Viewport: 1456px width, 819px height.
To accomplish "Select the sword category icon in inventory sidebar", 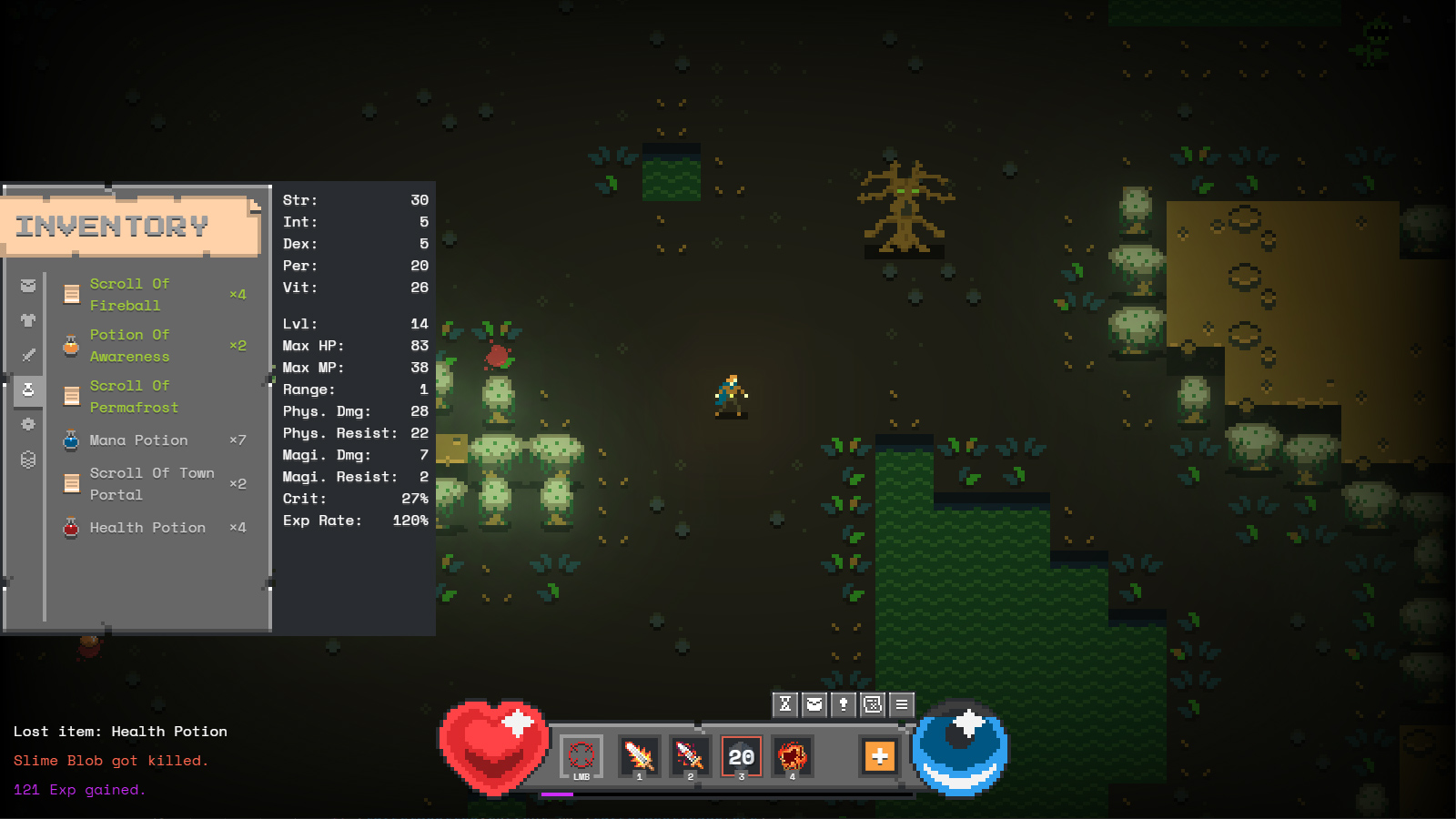I will point(27,355).
